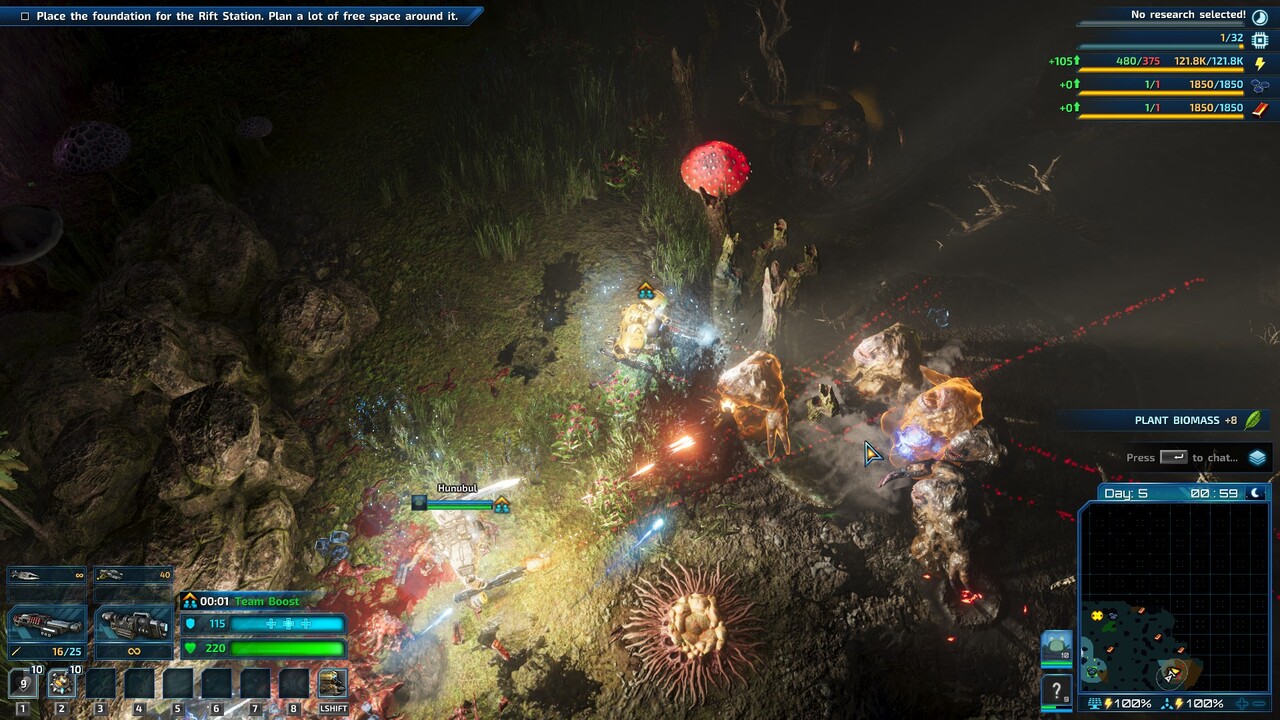This screenshot has width=1280, height=720.
Task: Open the chat layers icon
Action: tap(1257, 457)
